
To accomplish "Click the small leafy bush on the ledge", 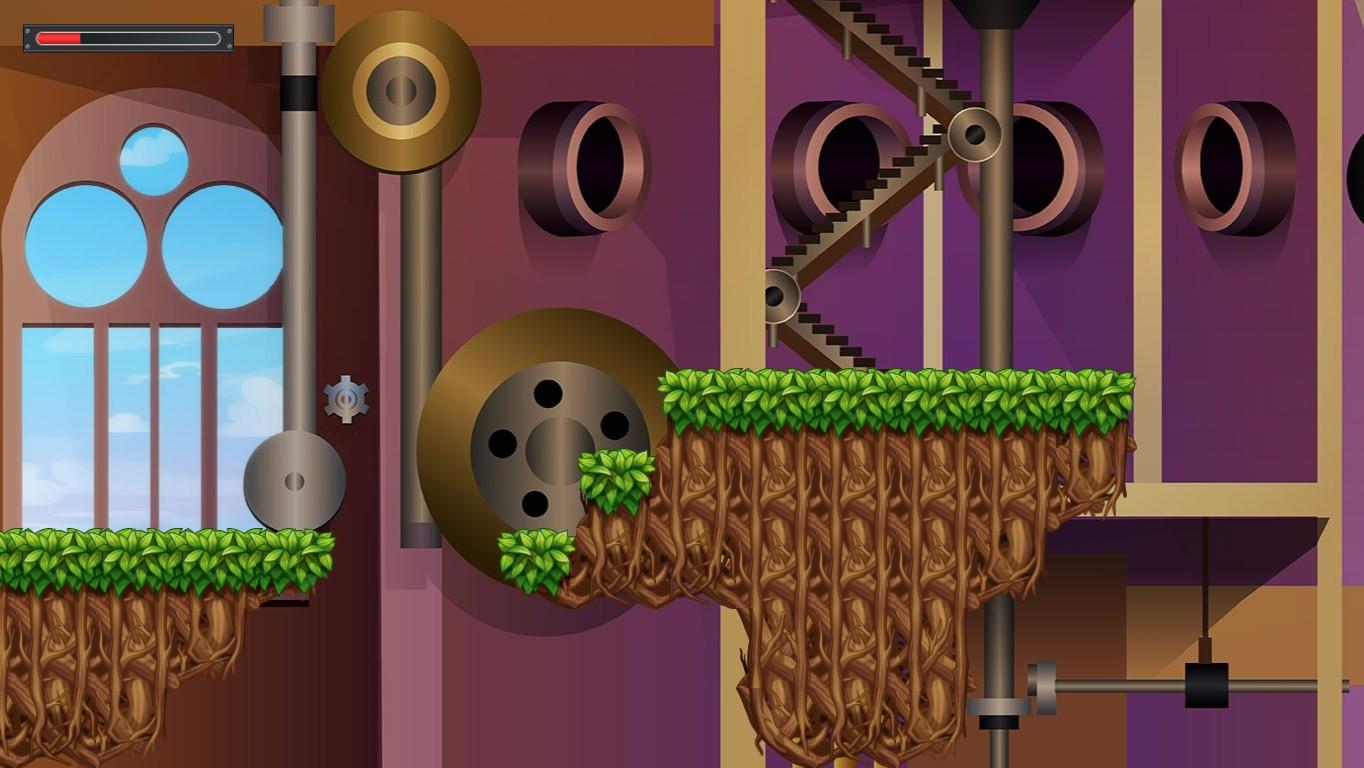I will 610,480.
